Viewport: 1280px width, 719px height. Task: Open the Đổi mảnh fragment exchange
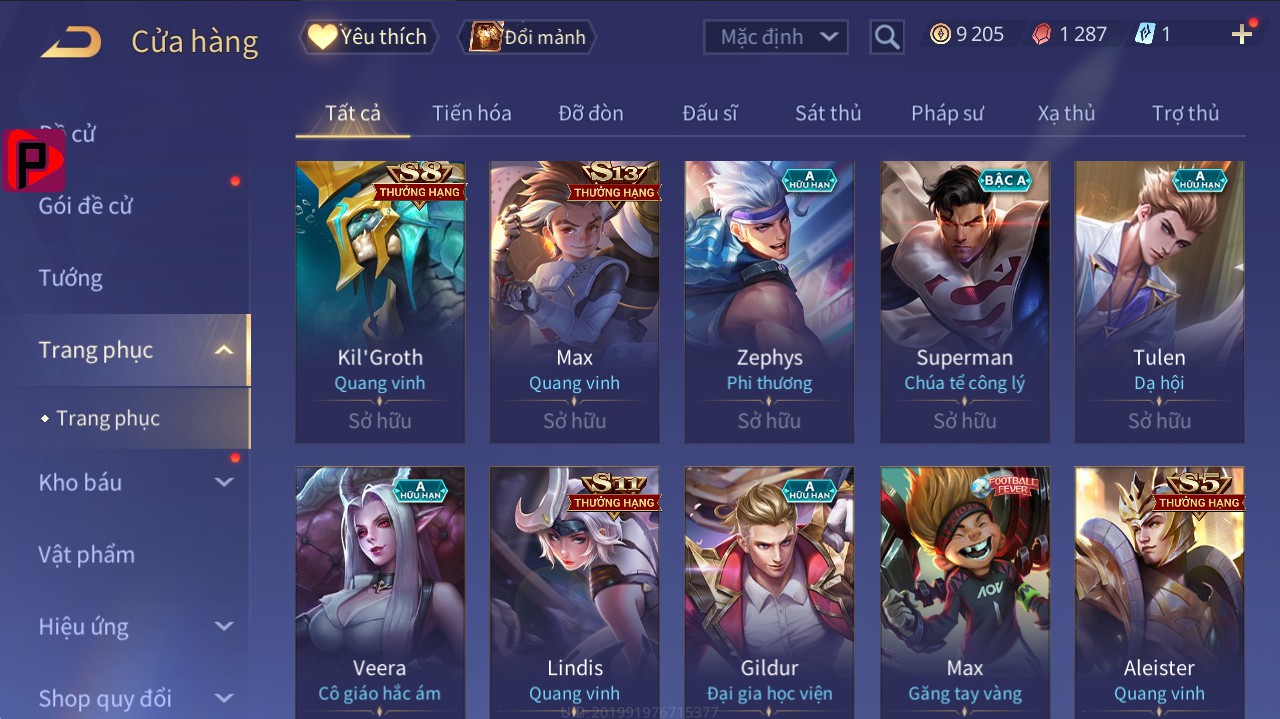pyautogui.click(x=527, y=37)
